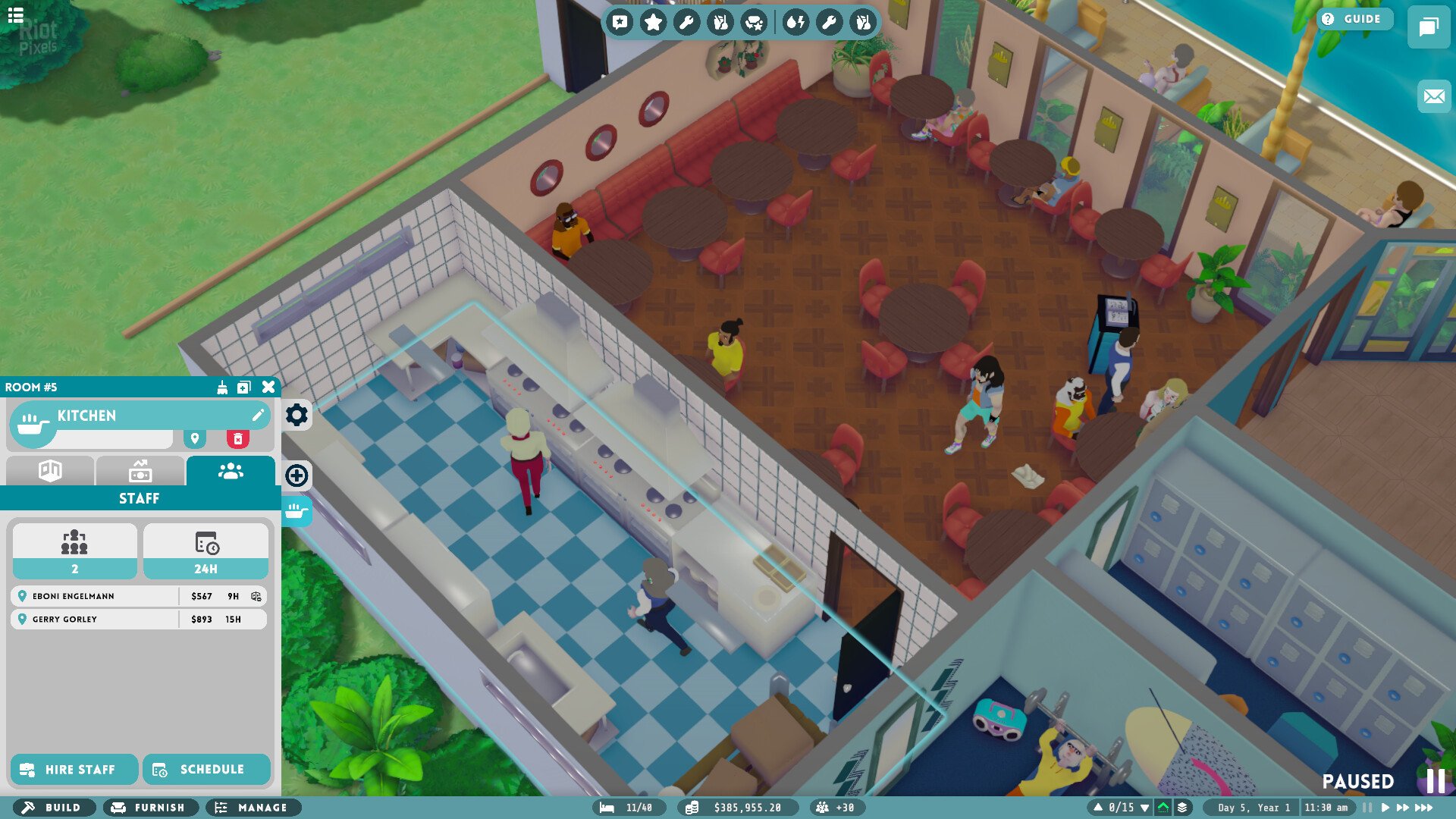Toggle the wall layers display
Viewport: 1456px width, 819px height.
[1181, 808]
